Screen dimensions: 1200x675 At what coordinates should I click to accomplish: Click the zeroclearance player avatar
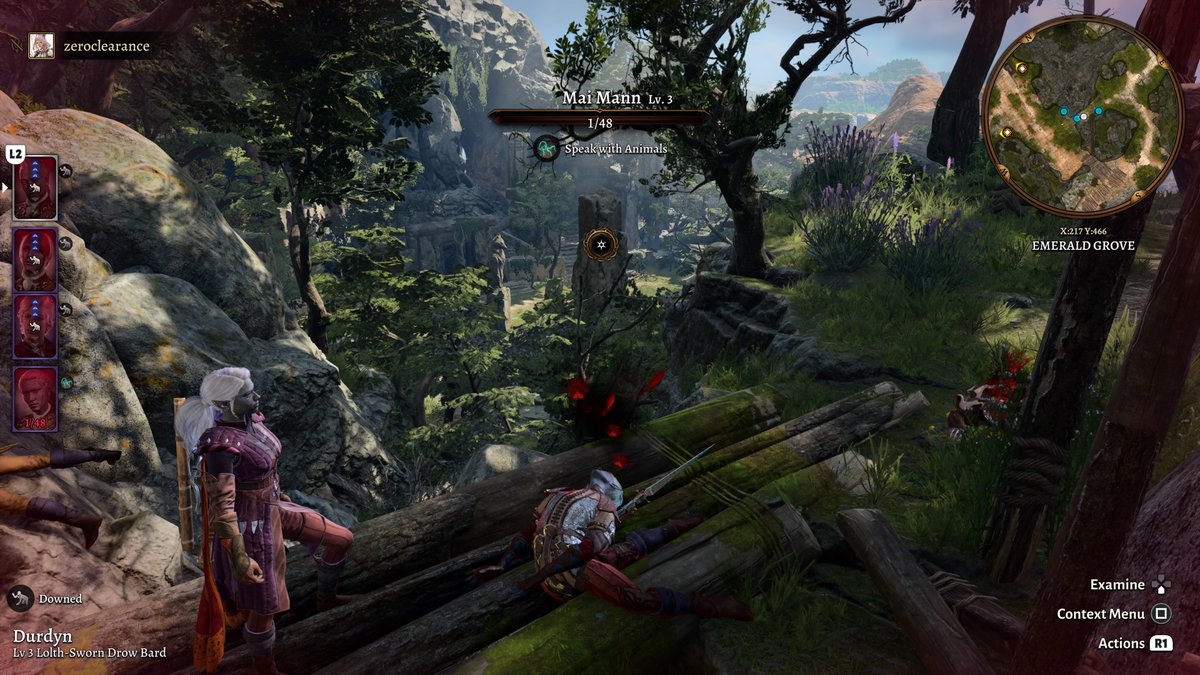click(x=41, y=46)
